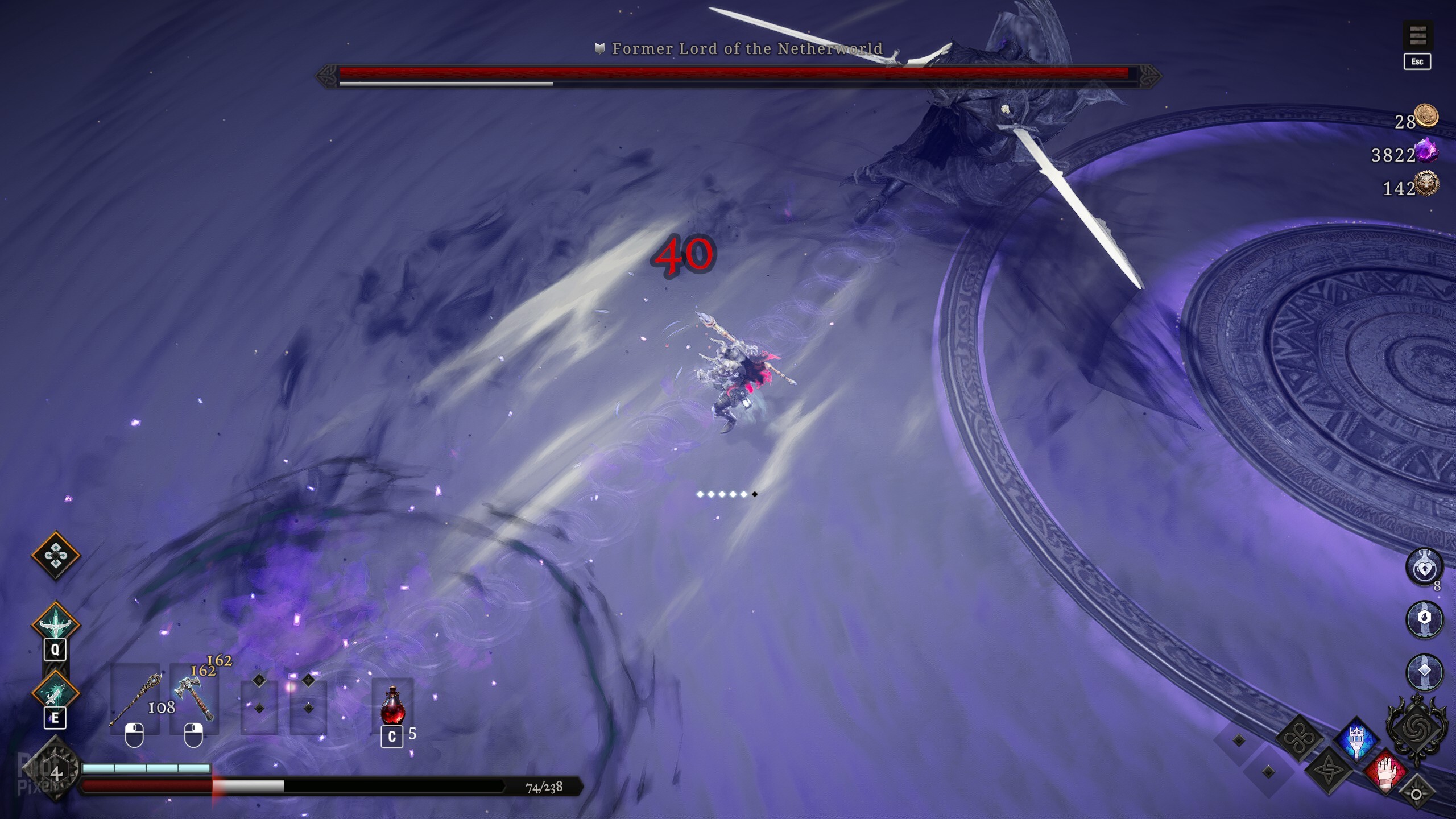Viewport: 1456px width, 819px height.
Task: Open the pause menu hamburger button
Action: pyautogui.click(x=1417, y=36)
